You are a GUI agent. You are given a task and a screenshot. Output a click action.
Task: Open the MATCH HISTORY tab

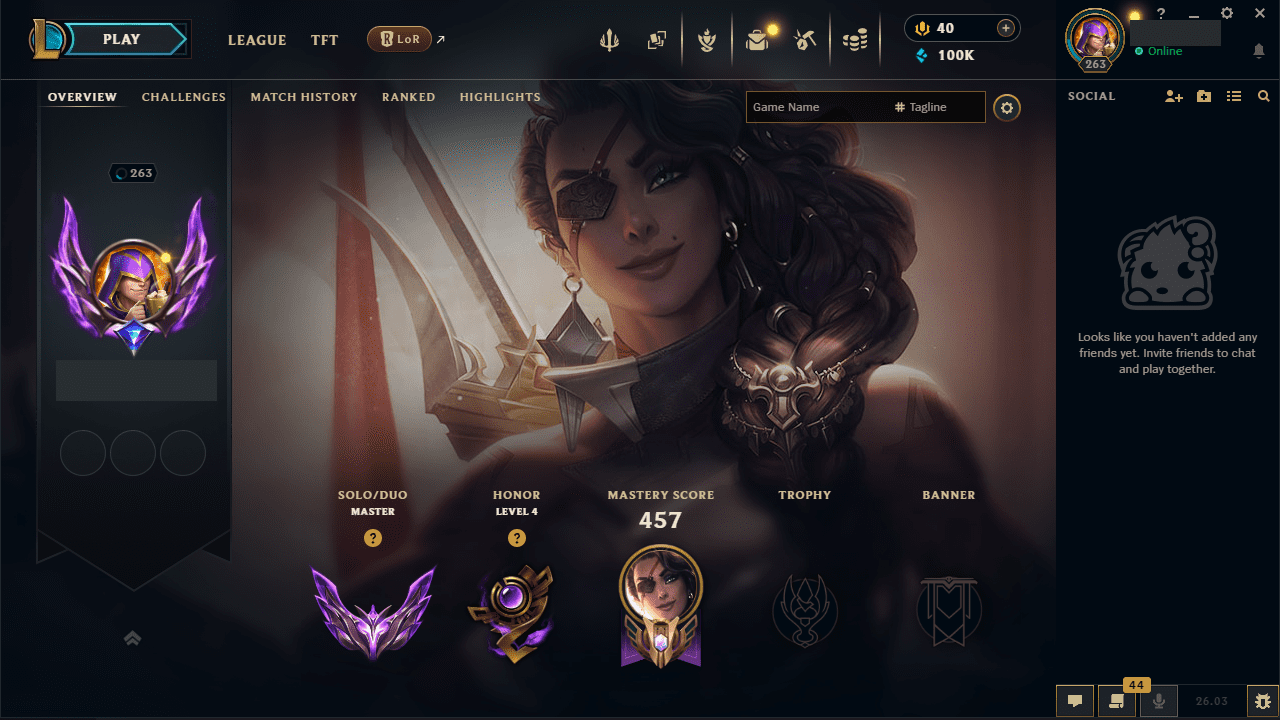(x=304, y=97)
